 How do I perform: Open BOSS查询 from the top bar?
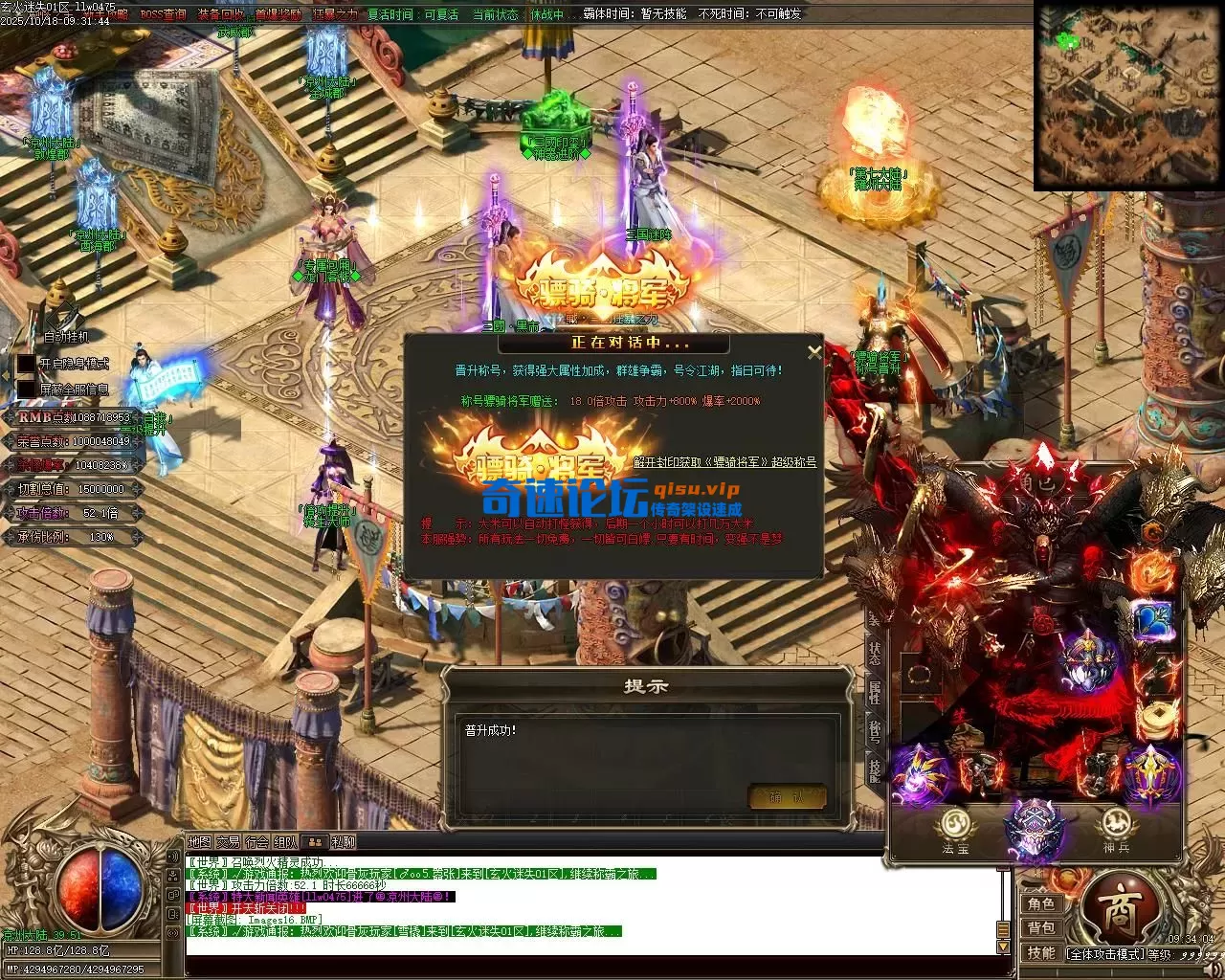[x=163, y=14]
